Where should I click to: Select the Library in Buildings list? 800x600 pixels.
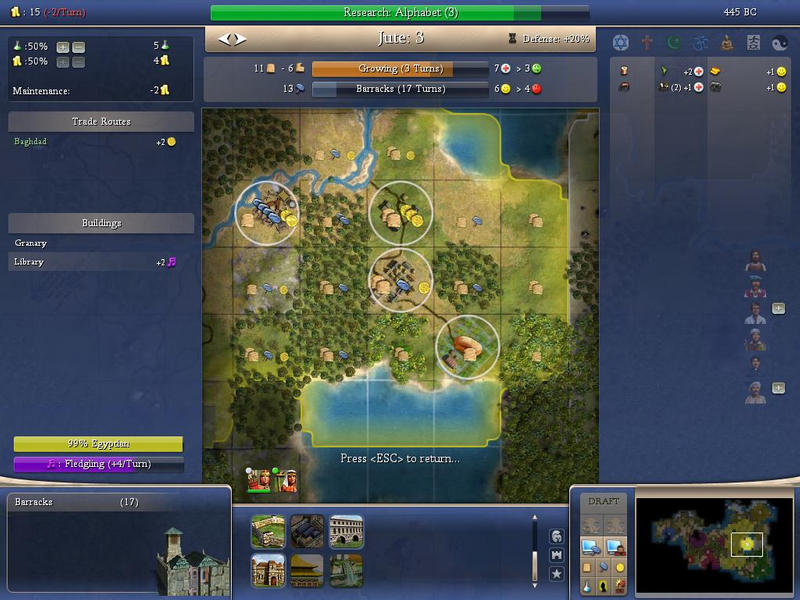[30, 262]
